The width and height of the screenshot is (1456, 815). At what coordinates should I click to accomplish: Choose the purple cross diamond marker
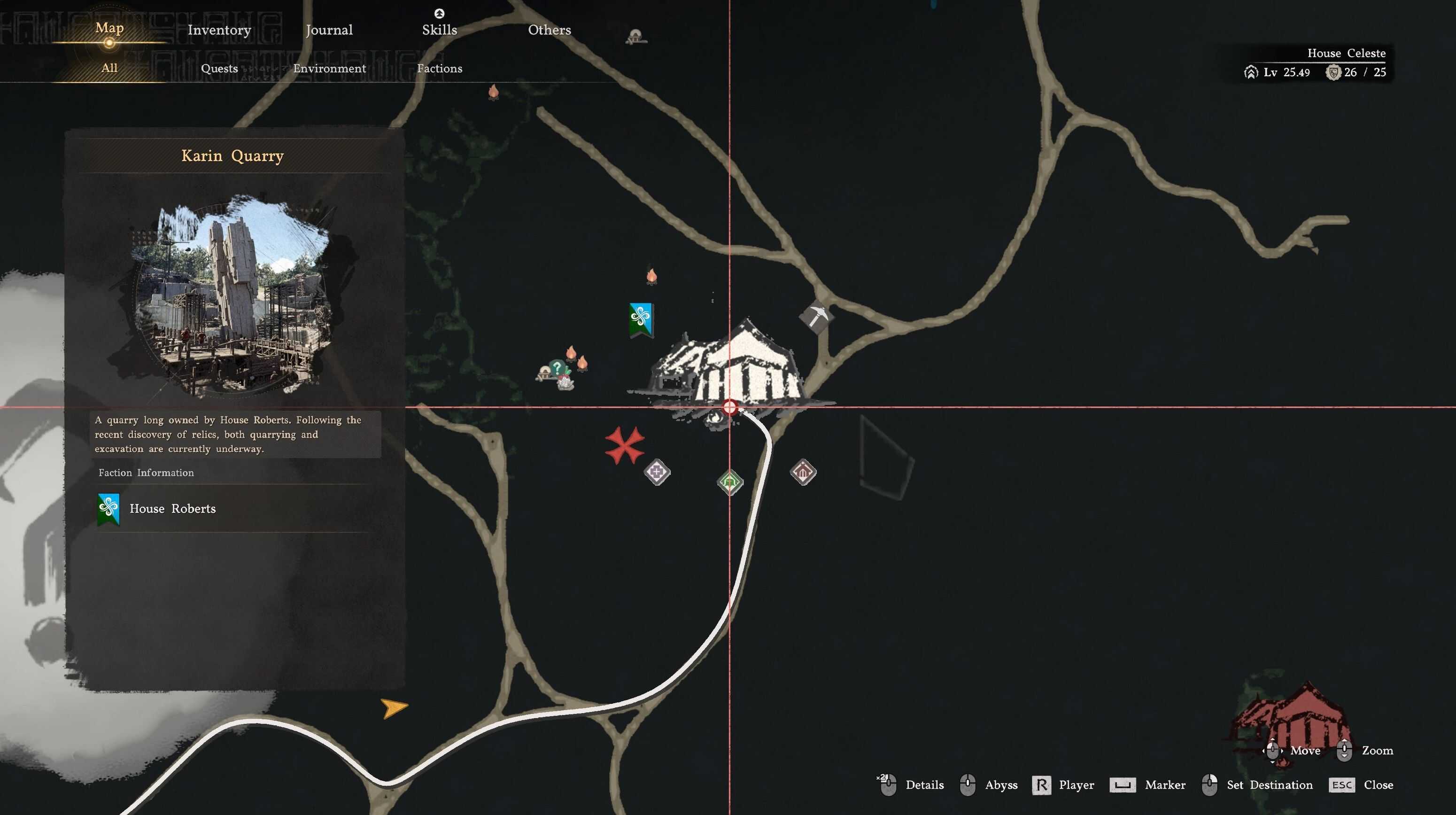click(x=657, y=471)
